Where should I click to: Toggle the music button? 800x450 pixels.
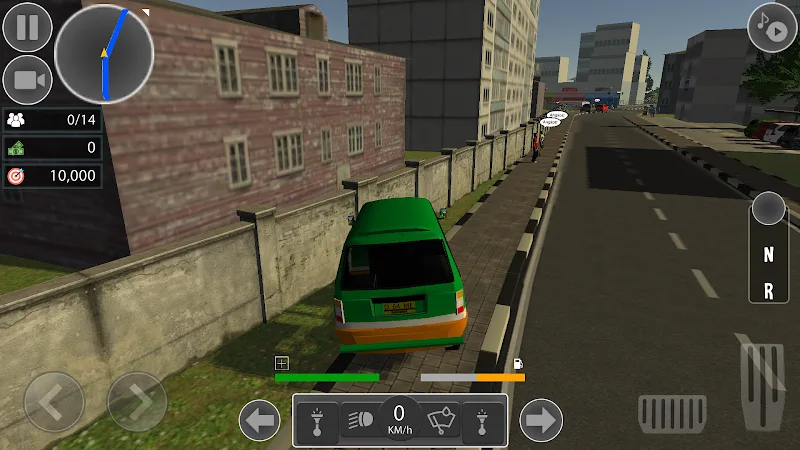[772, 27]
